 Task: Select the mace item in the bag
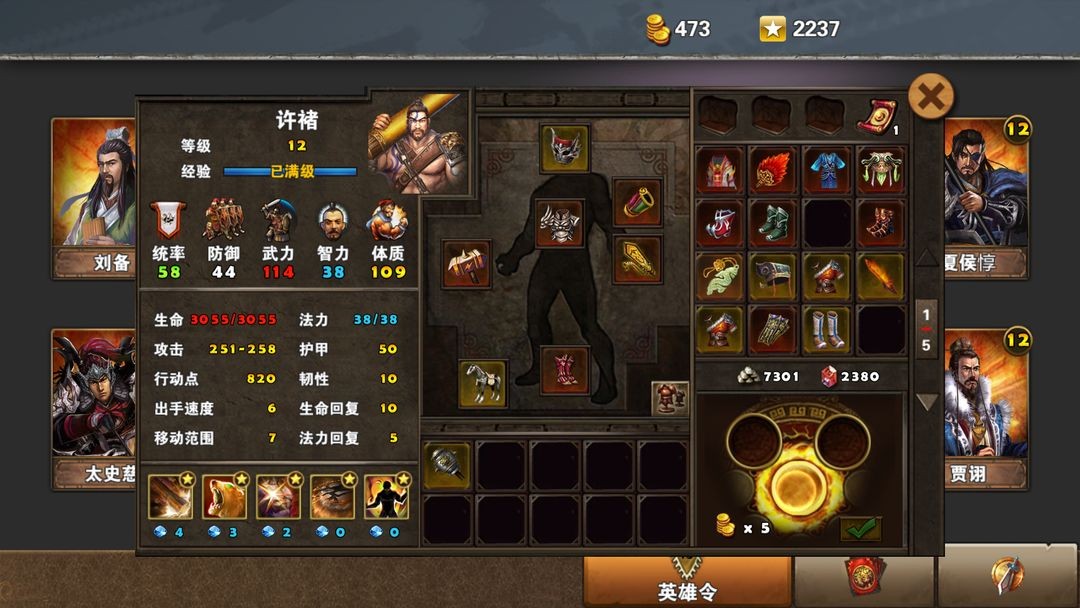(446, 465)
